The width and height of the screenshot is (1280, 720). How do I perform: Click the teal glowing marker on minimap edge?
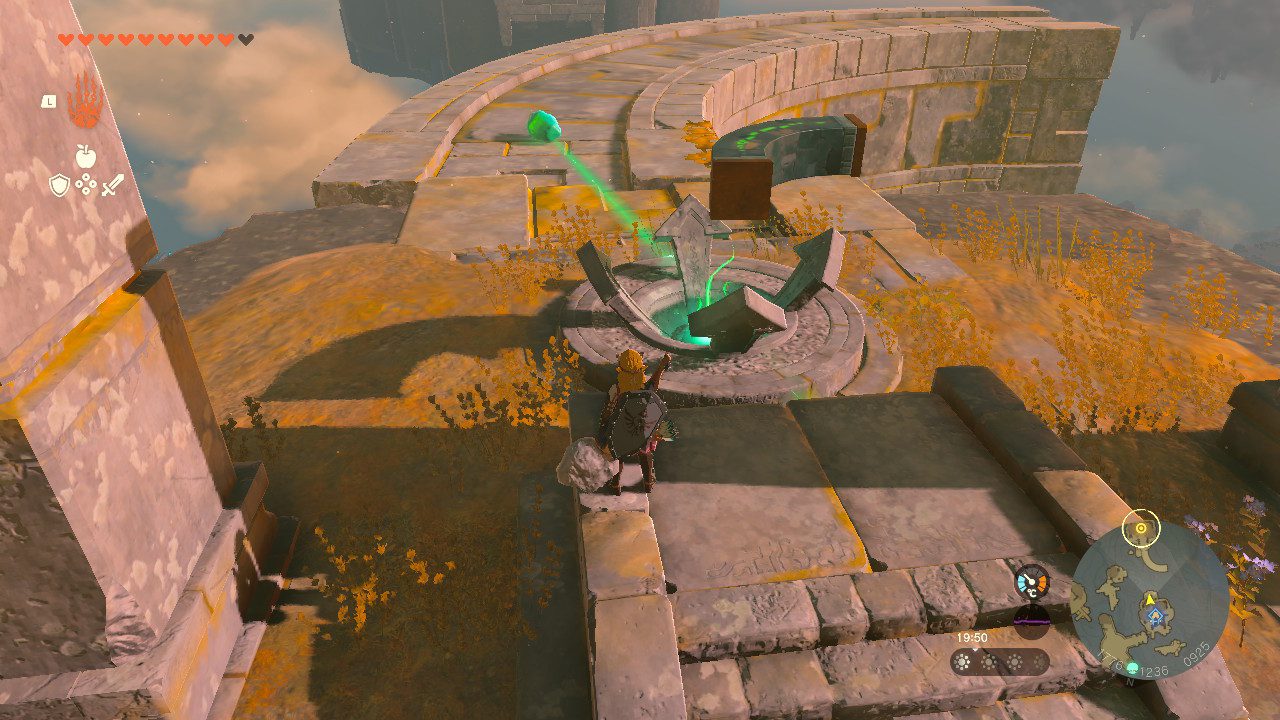pos(1131,668)
